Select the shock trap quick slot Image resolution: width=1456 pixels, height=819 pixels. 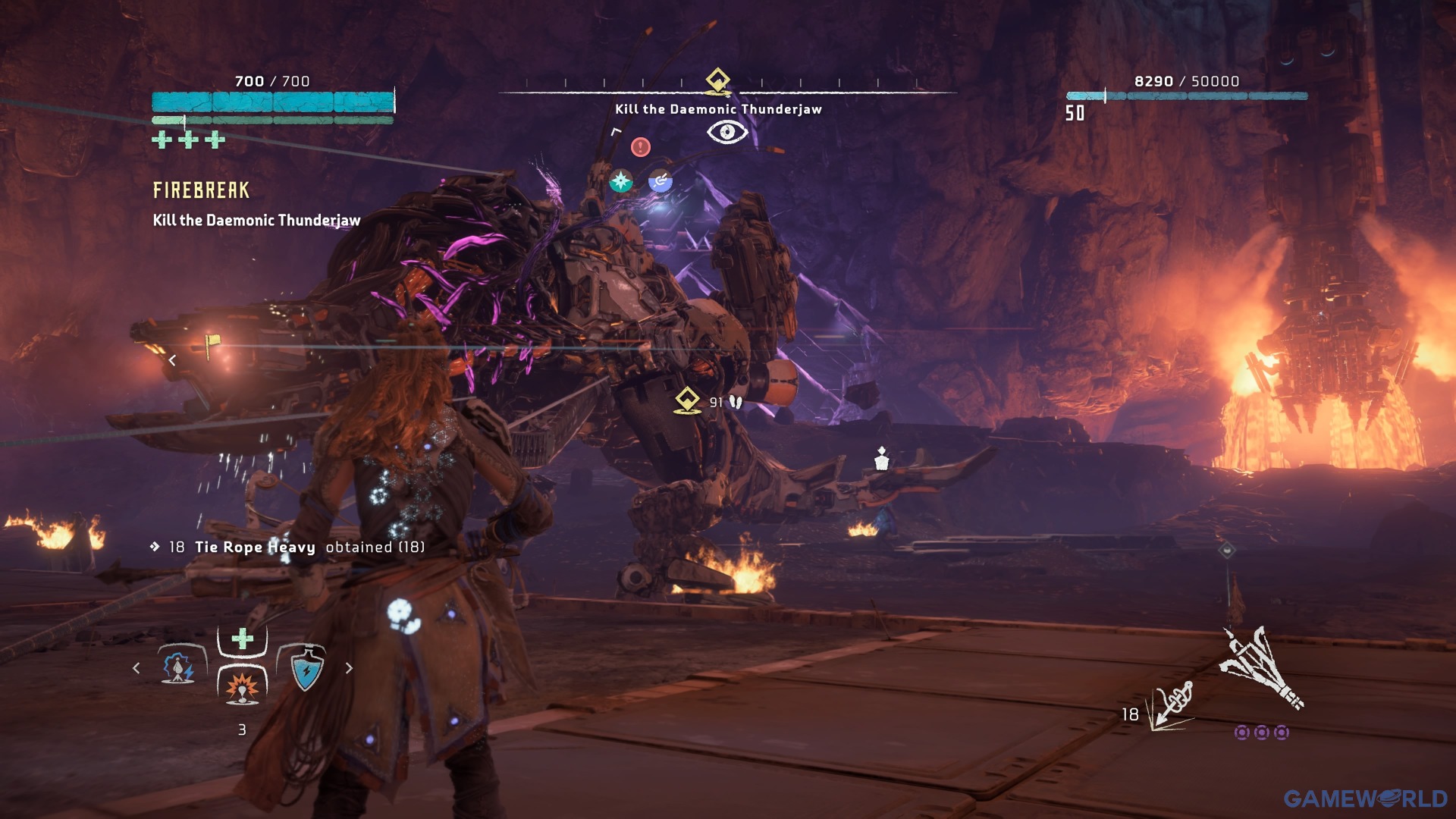[180, 667]
